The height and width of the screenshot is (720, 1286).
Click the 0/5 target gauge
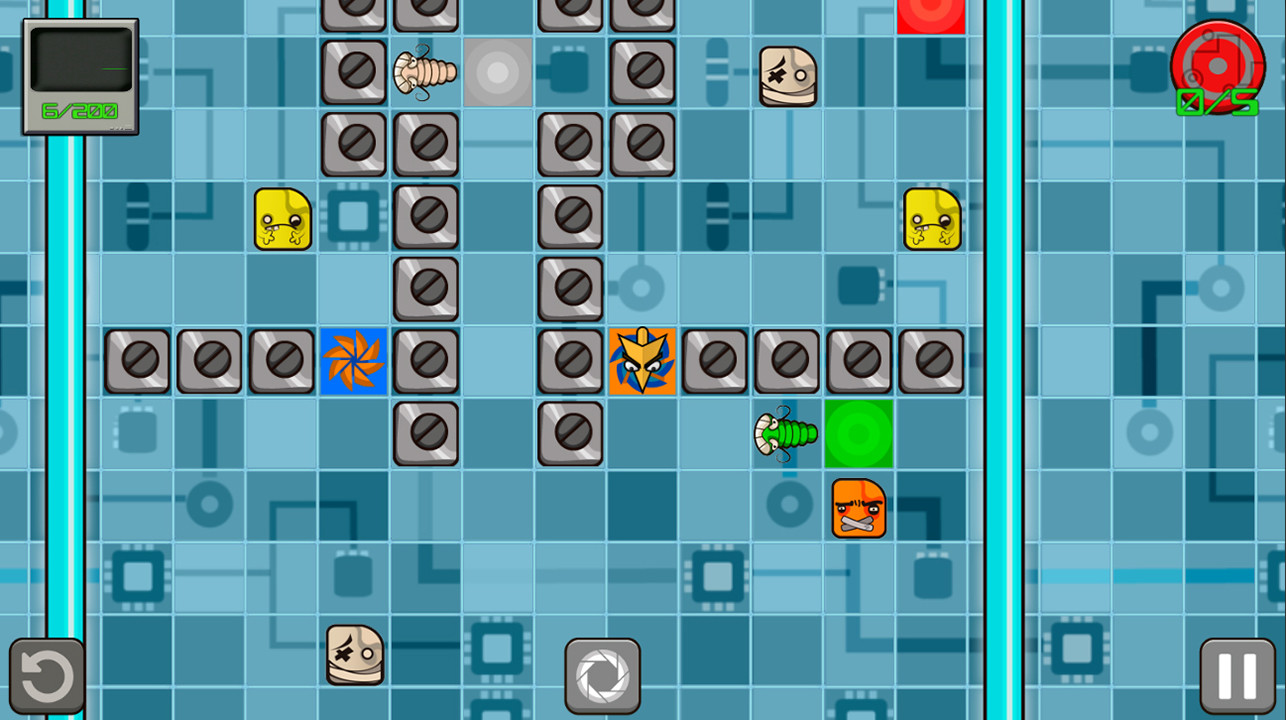pos(1216,68)
